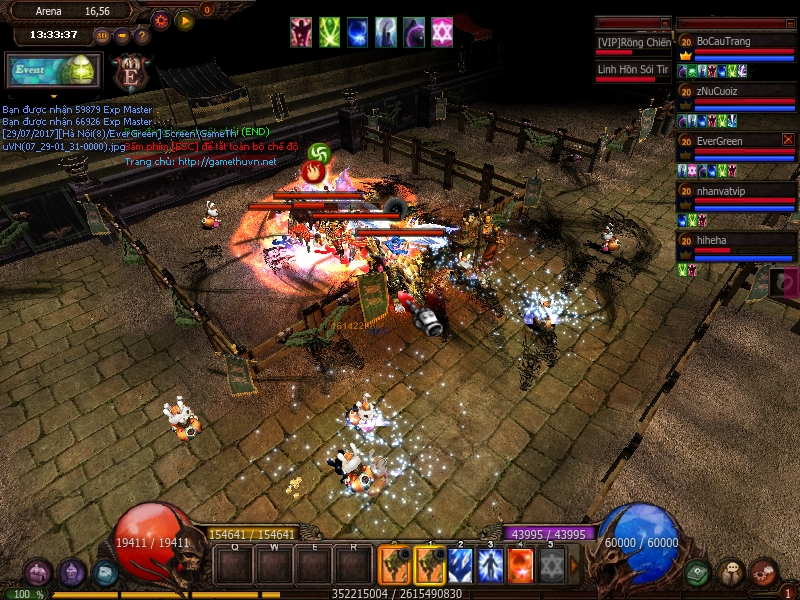Screen dimensions: 800x600
Task: Click the six-pointed star buff icon
Action: [441, 32]
